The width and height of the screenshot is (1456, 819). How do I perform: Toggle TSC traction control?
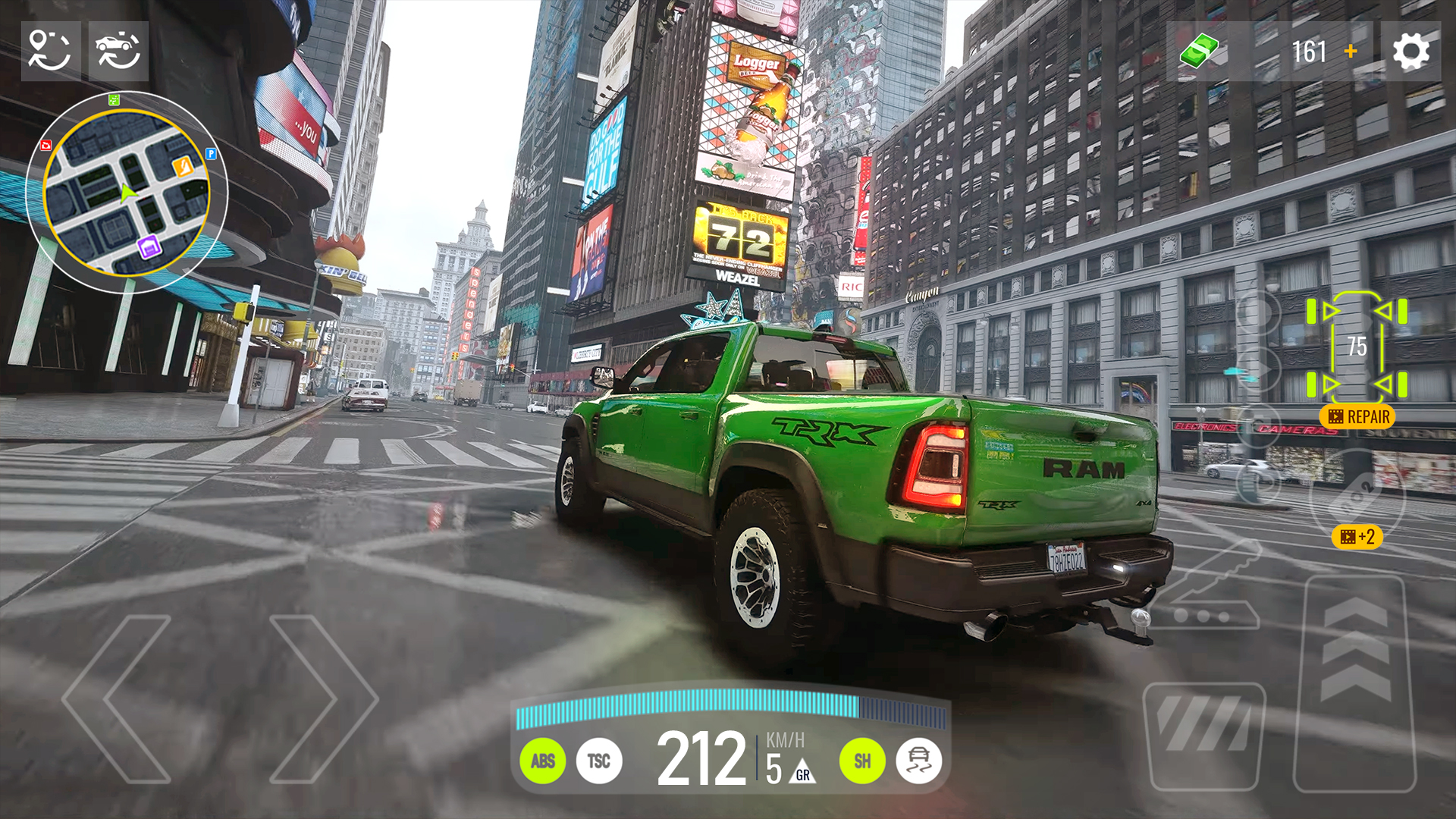[599, 761]
